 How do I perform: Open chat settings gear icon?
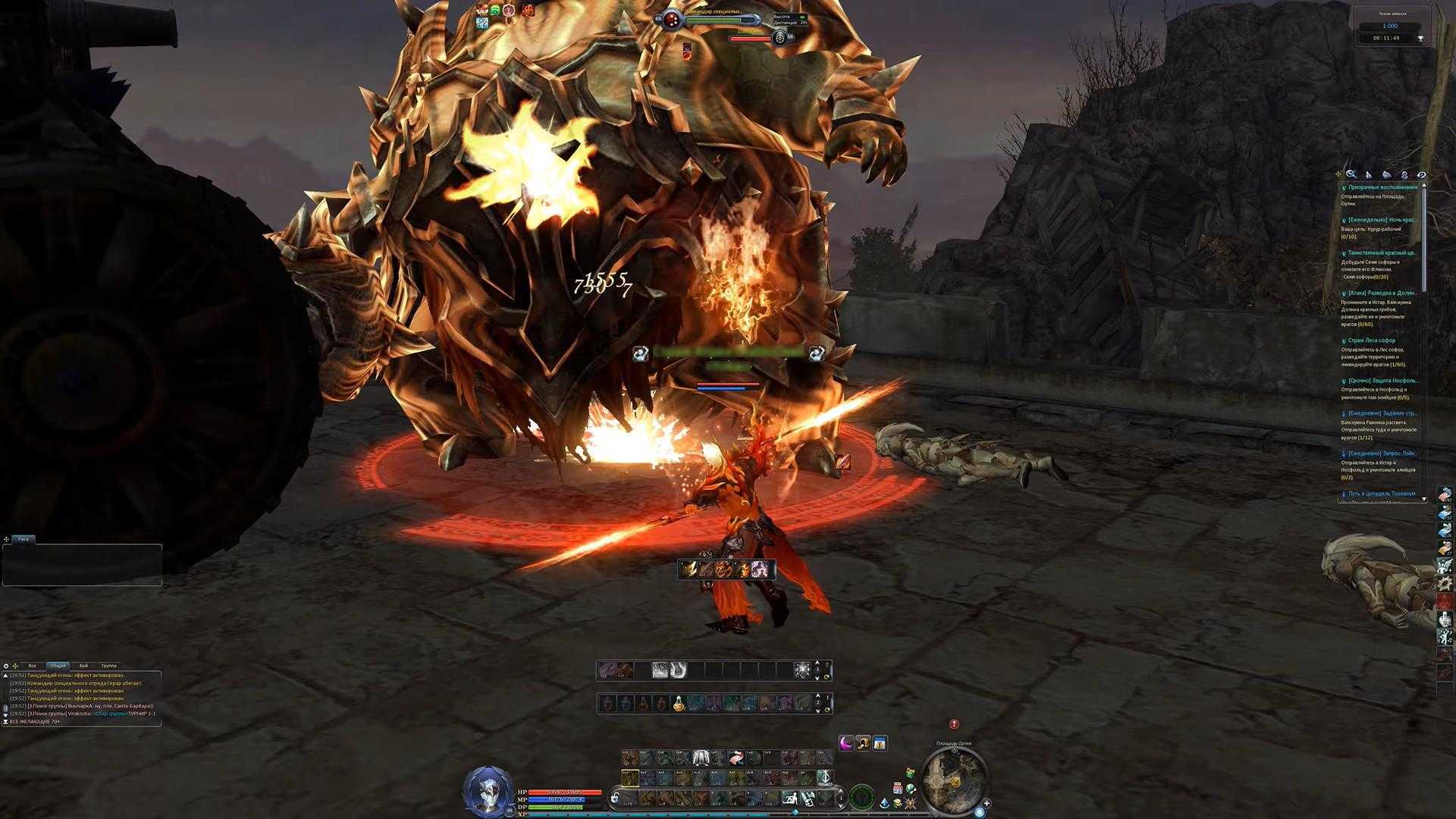point(6,666)
